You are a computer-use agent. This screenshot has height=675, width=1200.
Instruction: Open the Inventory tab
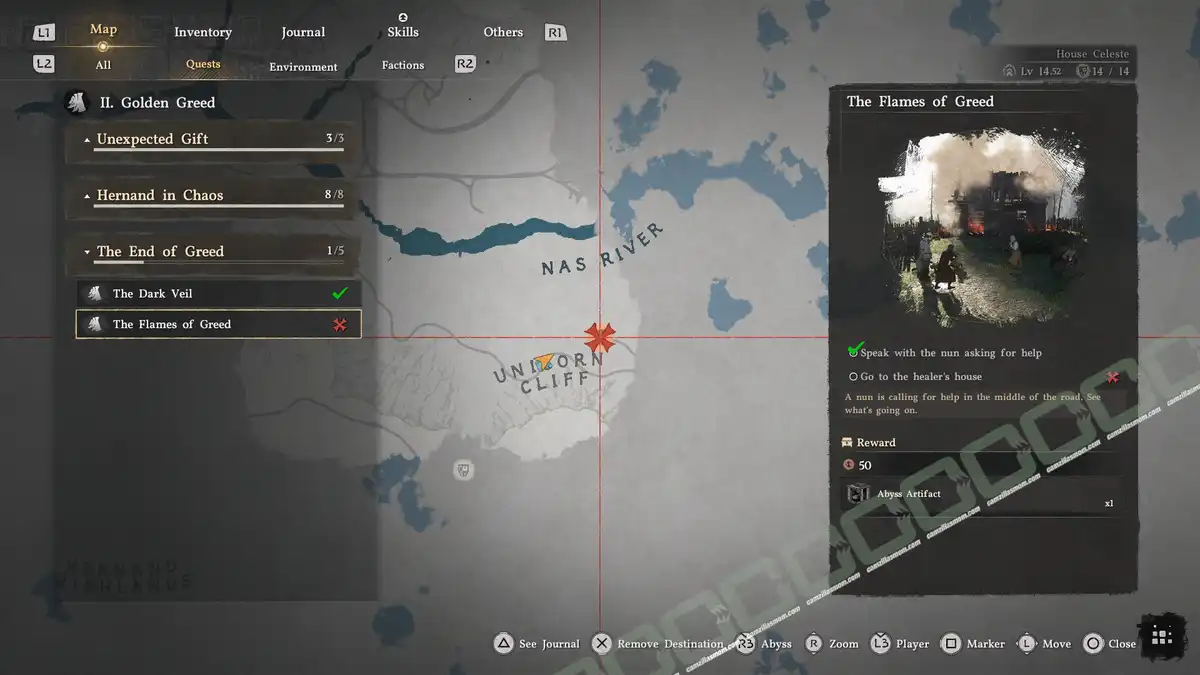[203, 32]
